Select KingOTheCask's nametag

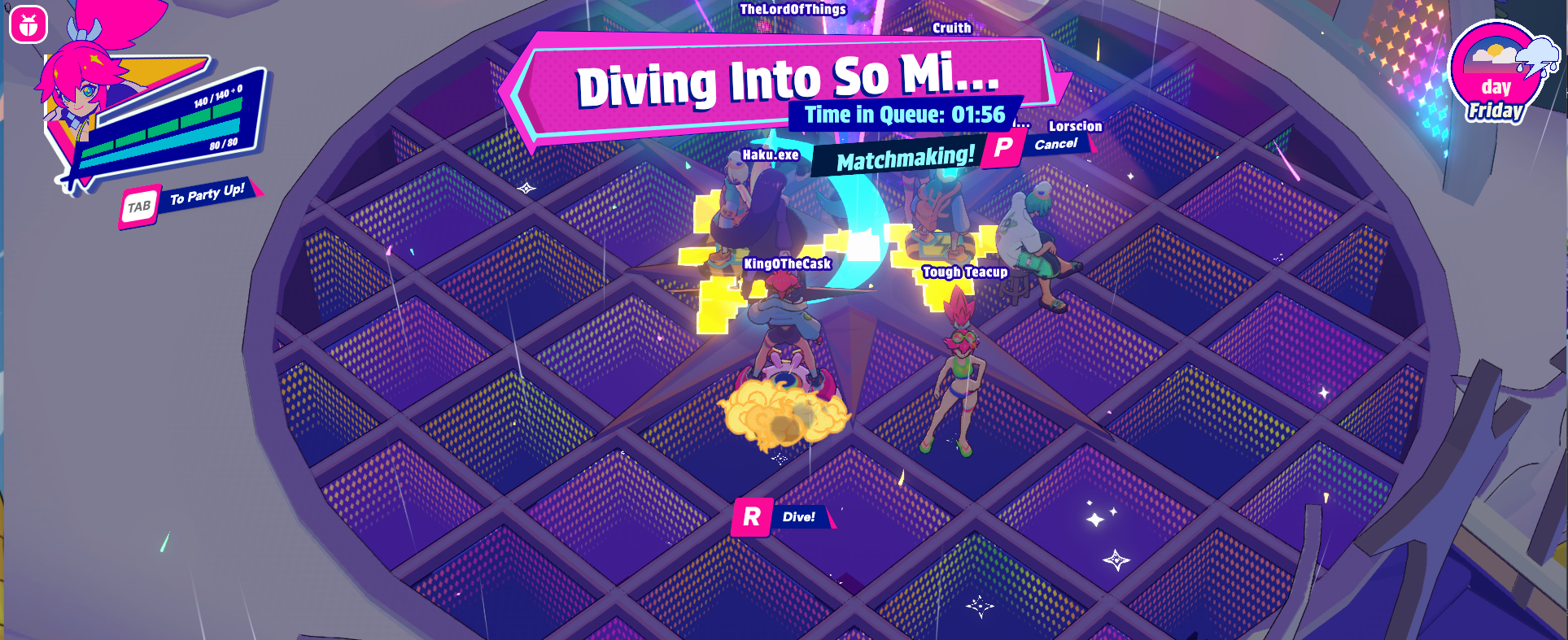pyautogui.click(x=788, y=264)
